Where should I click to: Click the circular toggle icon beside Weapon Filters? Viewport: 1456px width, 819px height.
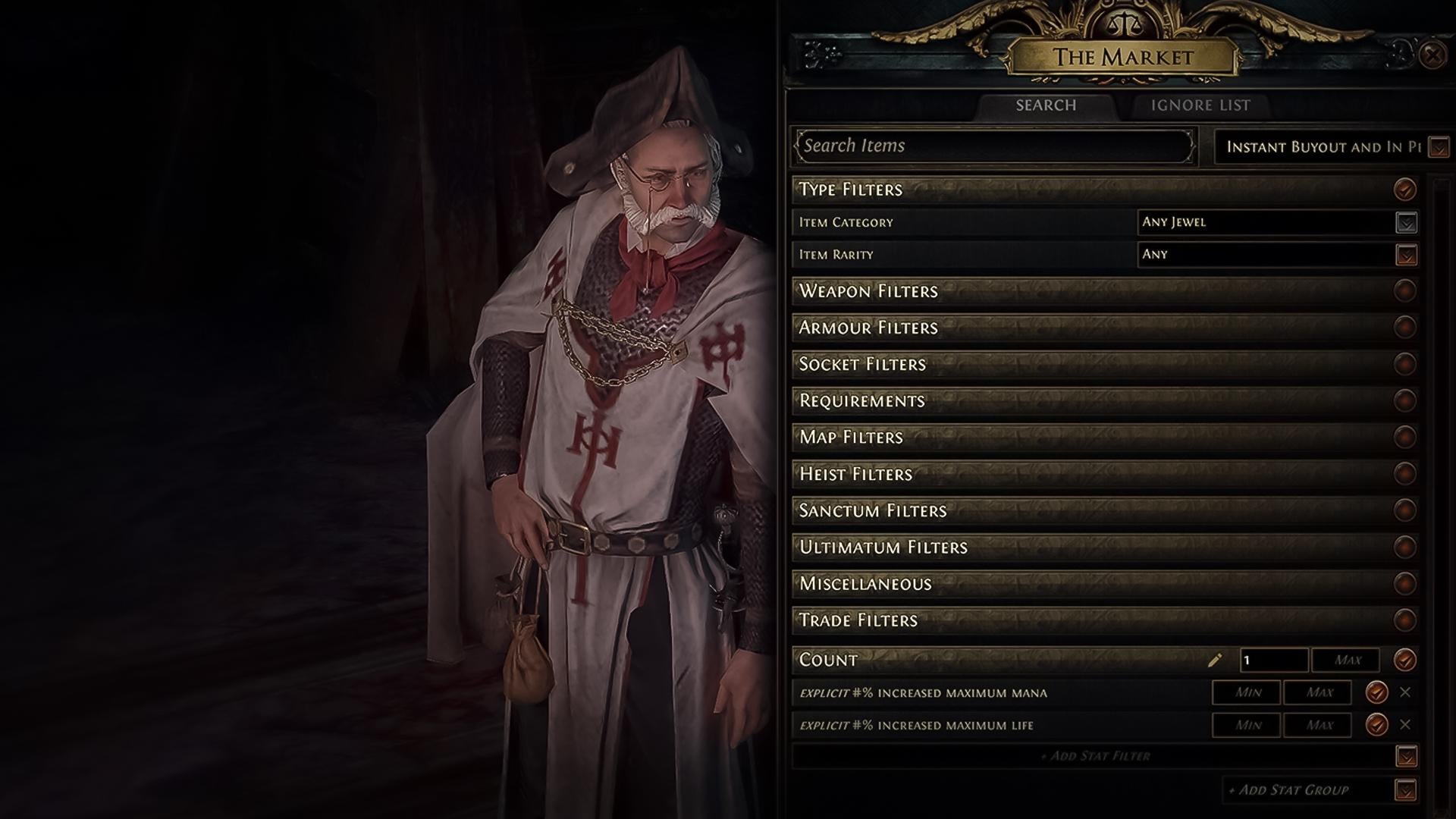click(x=1404, y=291)
